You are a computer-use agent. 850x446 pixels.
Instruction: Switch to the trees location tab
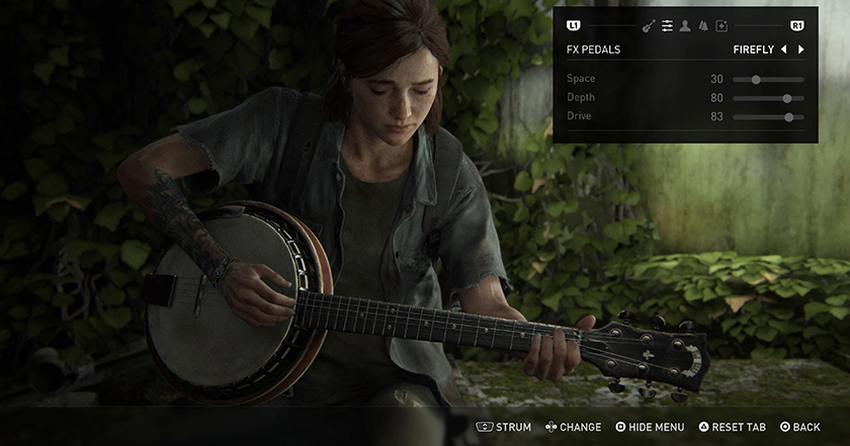pyautogui.click(x=703, y=25)
